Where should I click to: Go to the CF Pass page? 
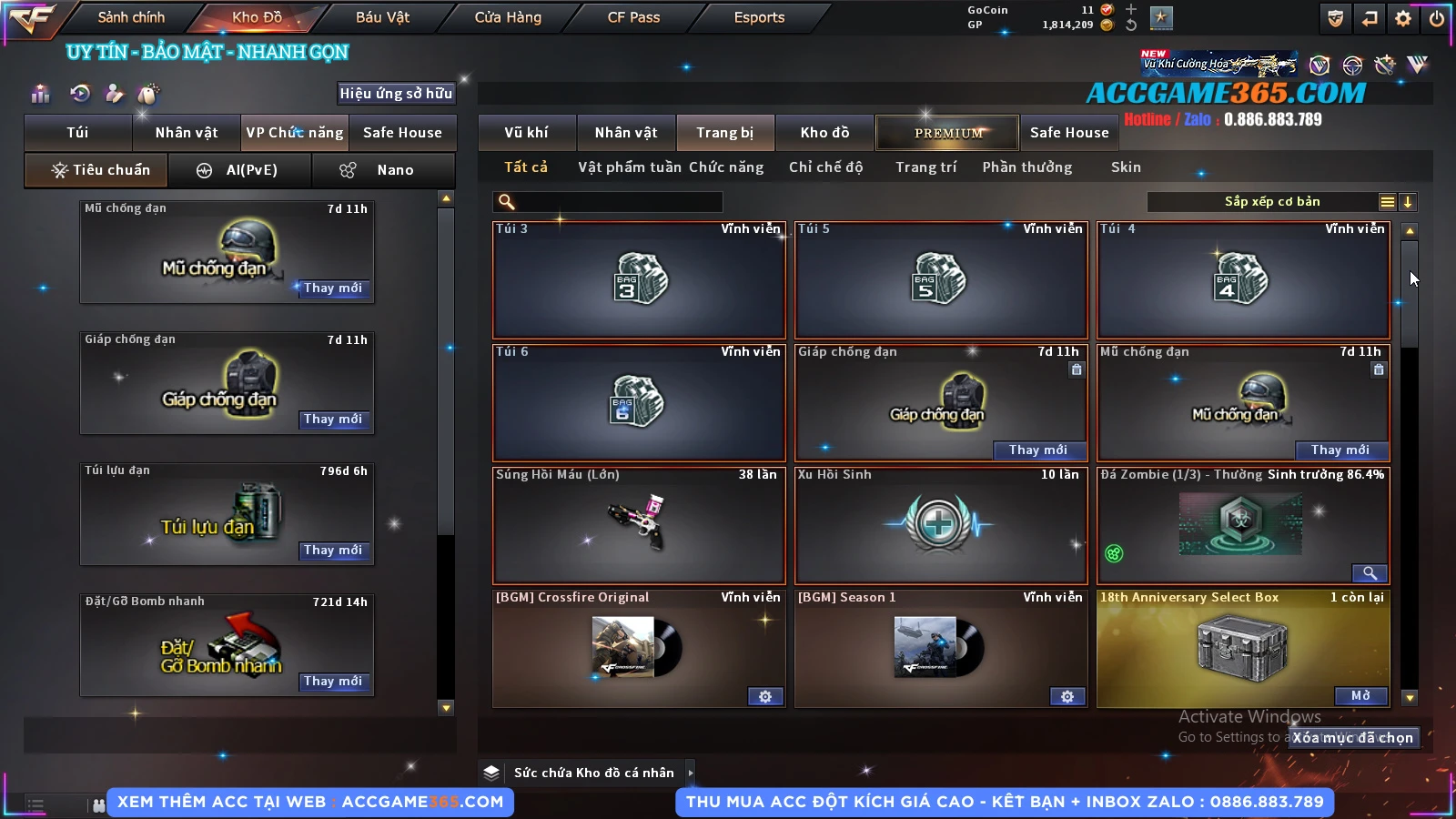click(x=633, y=17)
